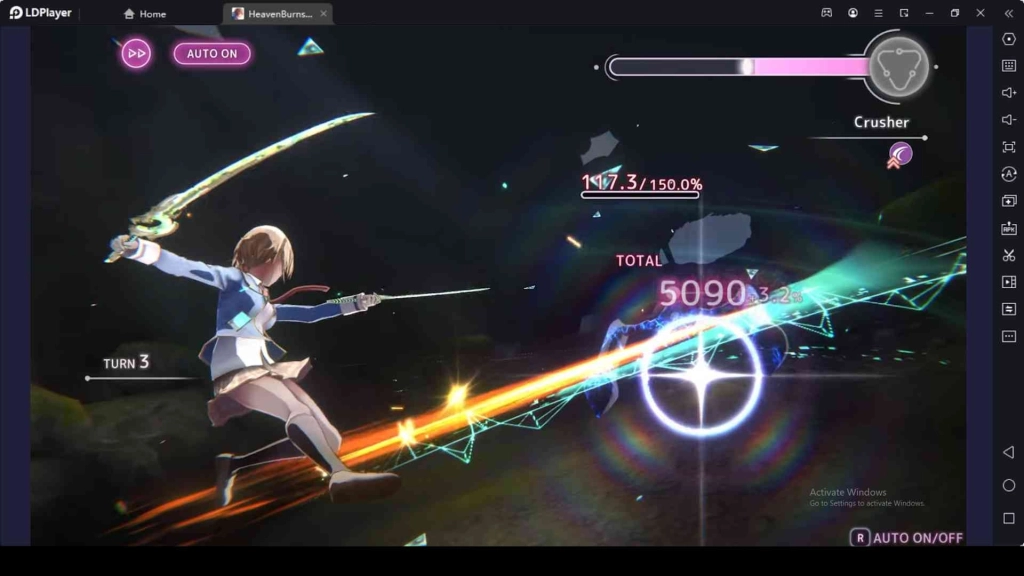Turn off the AUTO ON battle toggle
The image size is (1024, 576).
tap(212, 53)
